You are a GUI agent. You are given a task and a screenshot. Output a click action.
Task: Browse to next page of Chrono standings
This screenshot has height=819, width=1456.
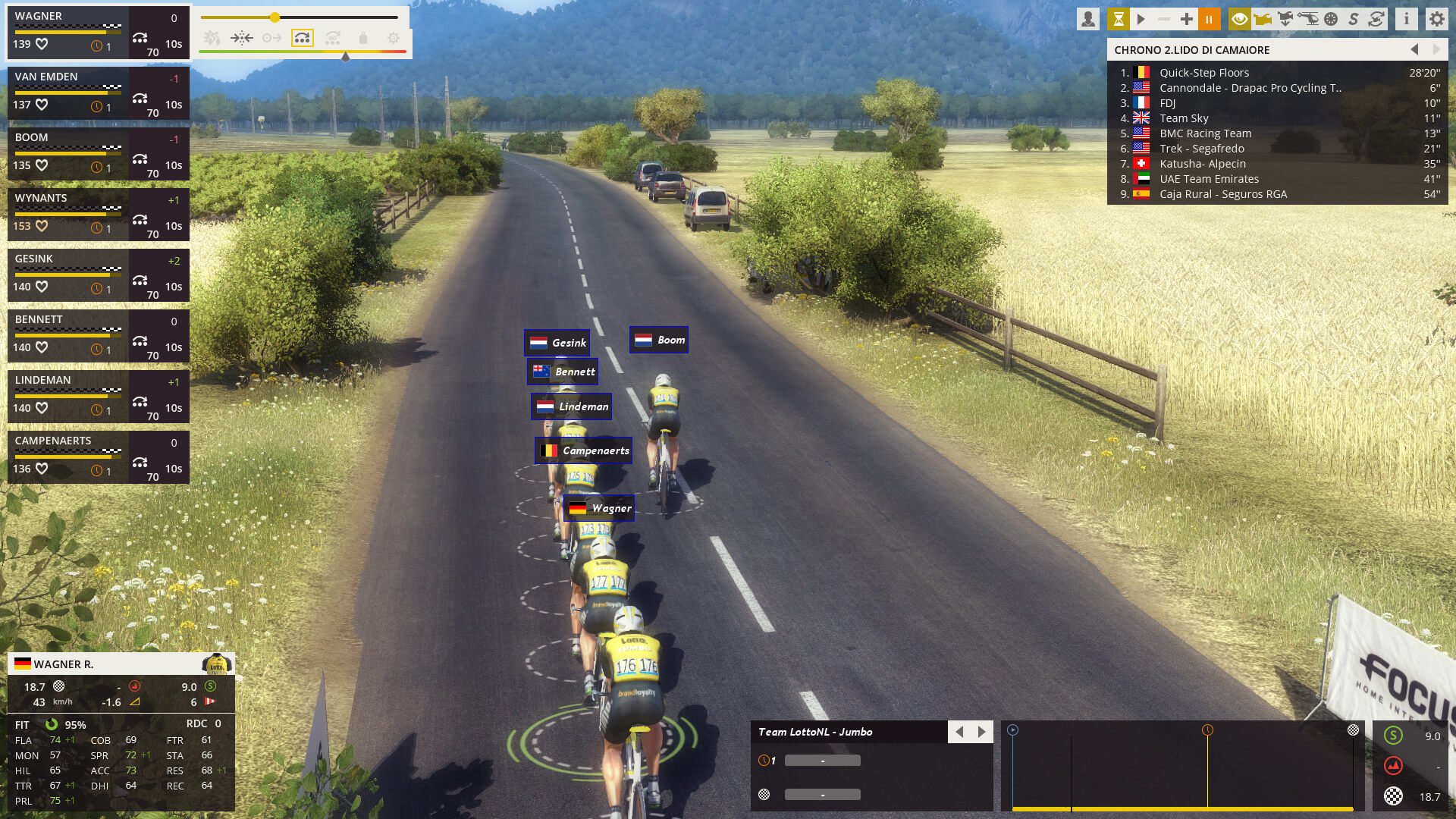tap(1438, 50)
